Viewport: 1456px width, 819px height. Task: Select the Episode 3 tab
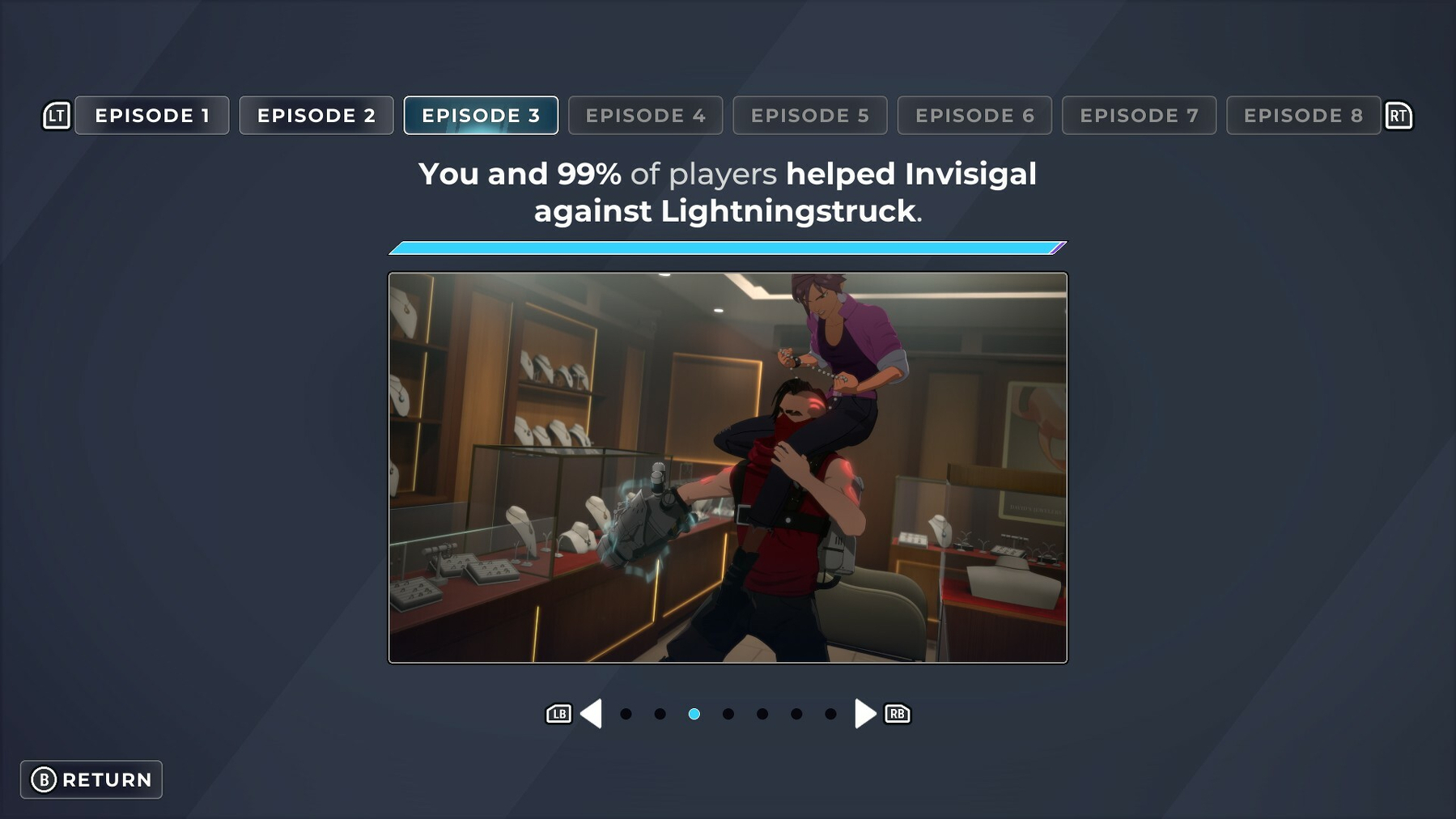tap(481, 116)
